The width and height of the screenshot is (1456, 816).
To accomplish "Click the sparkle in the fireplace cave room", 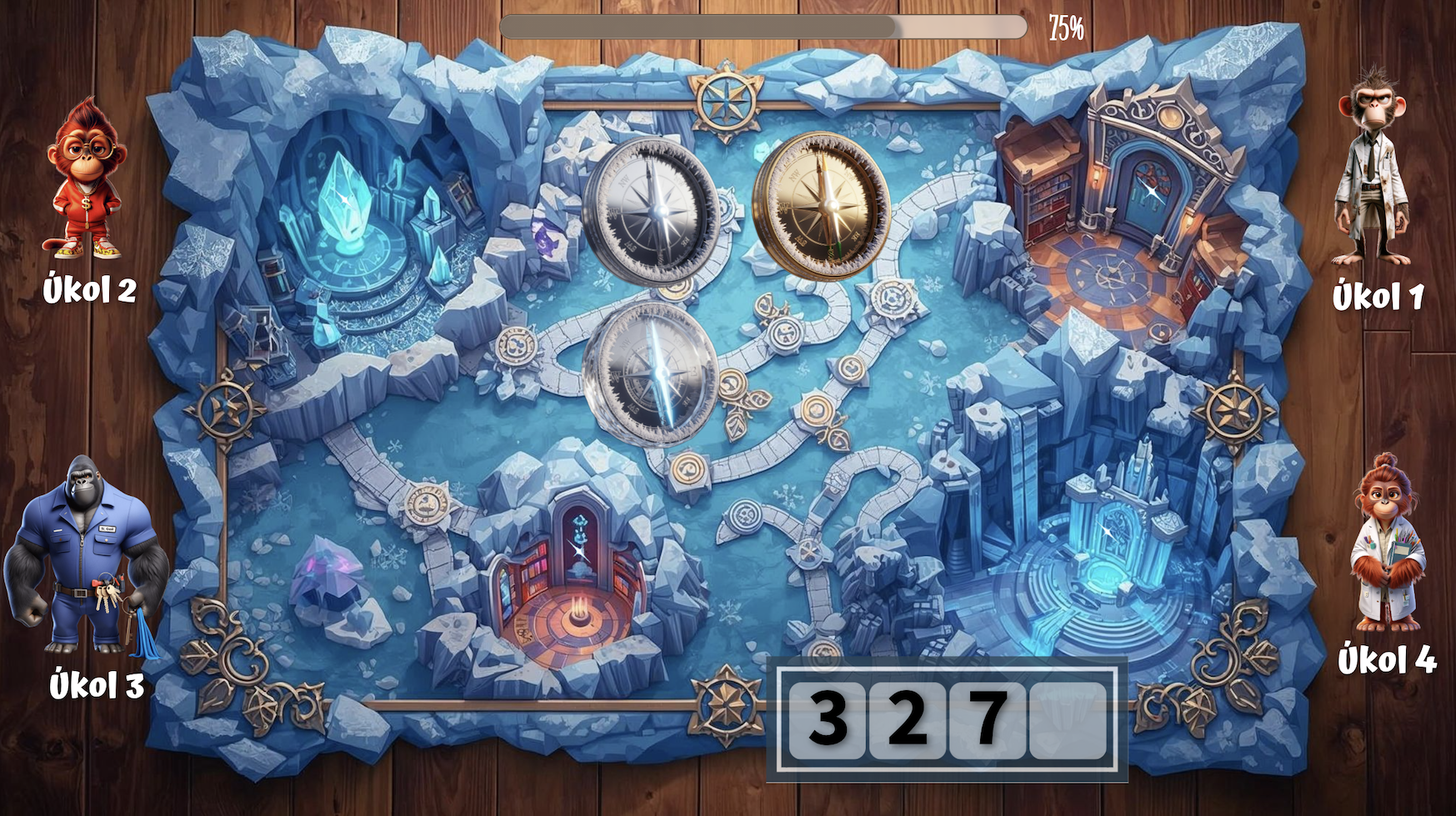I will [577, 548].
